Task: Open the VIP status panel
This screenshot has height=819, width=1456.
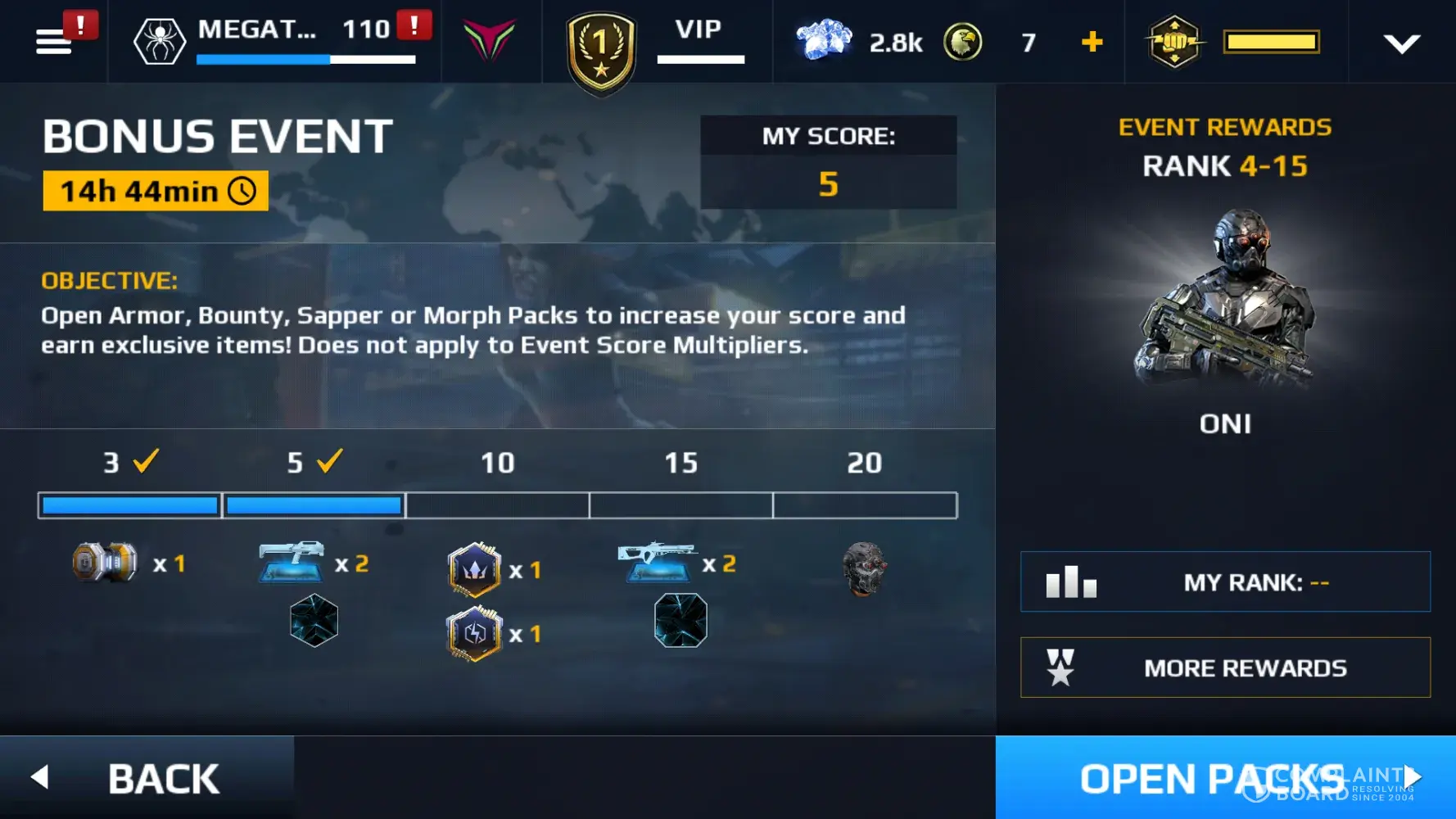Action: 699,39
